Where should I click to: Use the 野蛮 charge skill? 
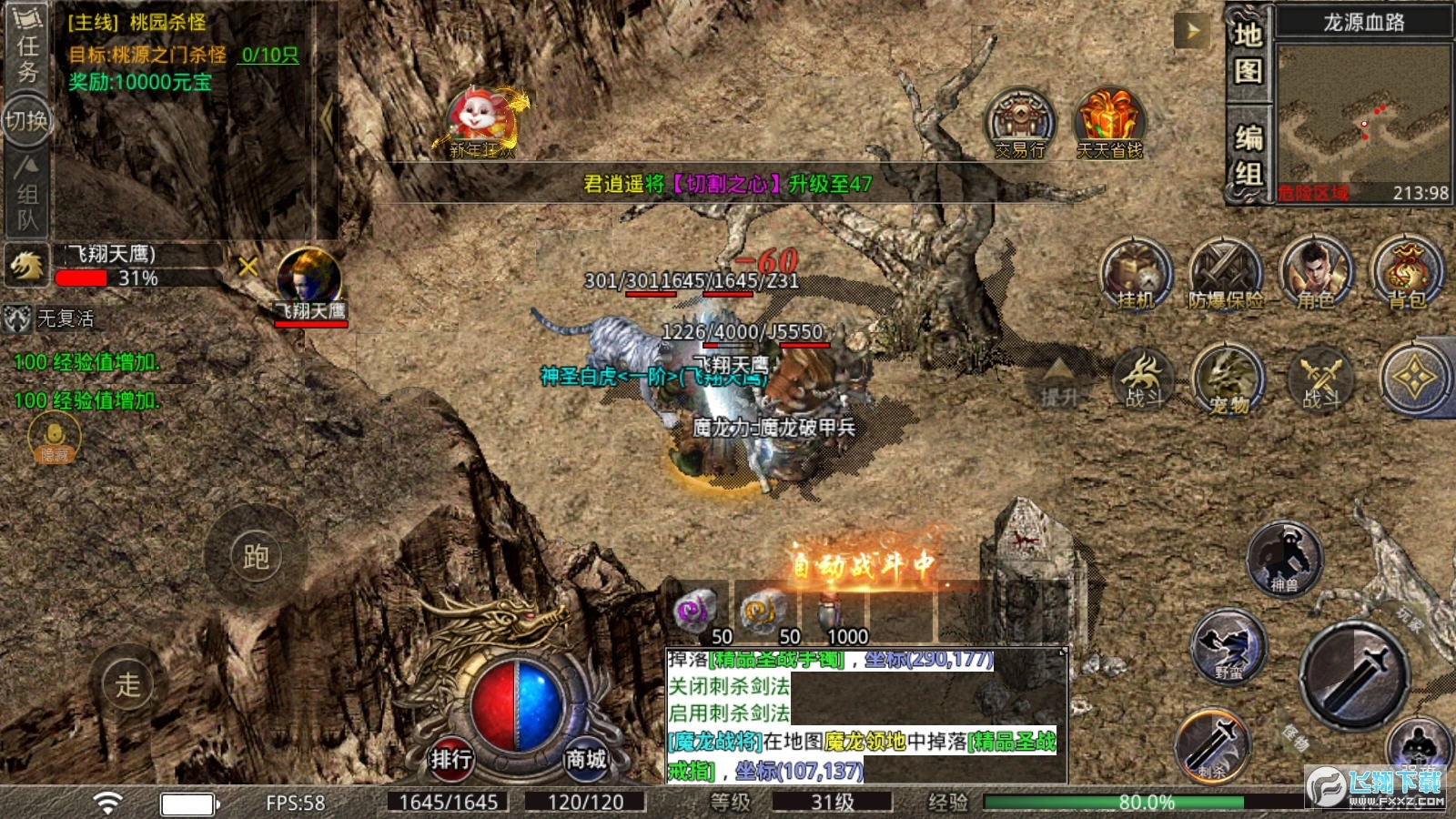1228,646
